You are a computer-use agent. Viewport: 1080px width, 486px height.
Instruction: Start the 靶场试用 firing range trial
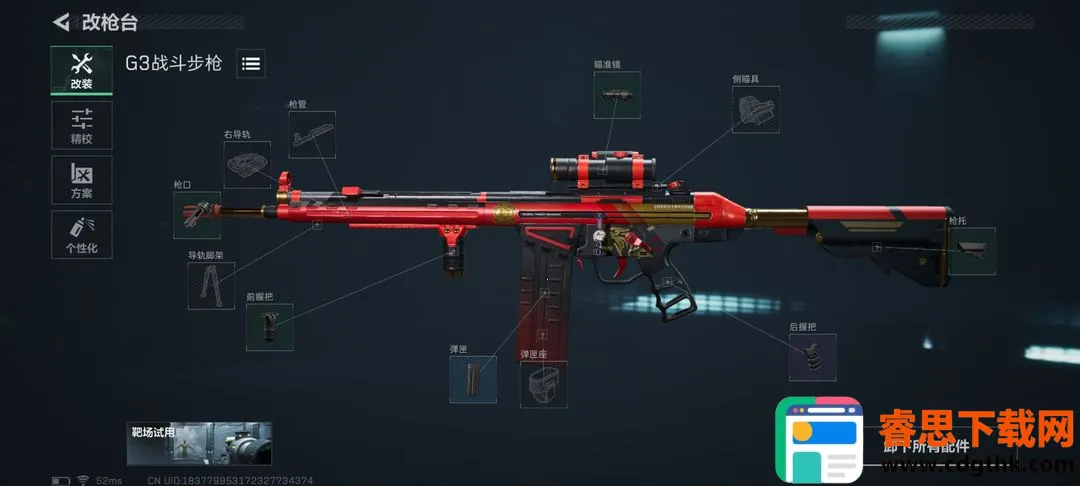[199, 444]
